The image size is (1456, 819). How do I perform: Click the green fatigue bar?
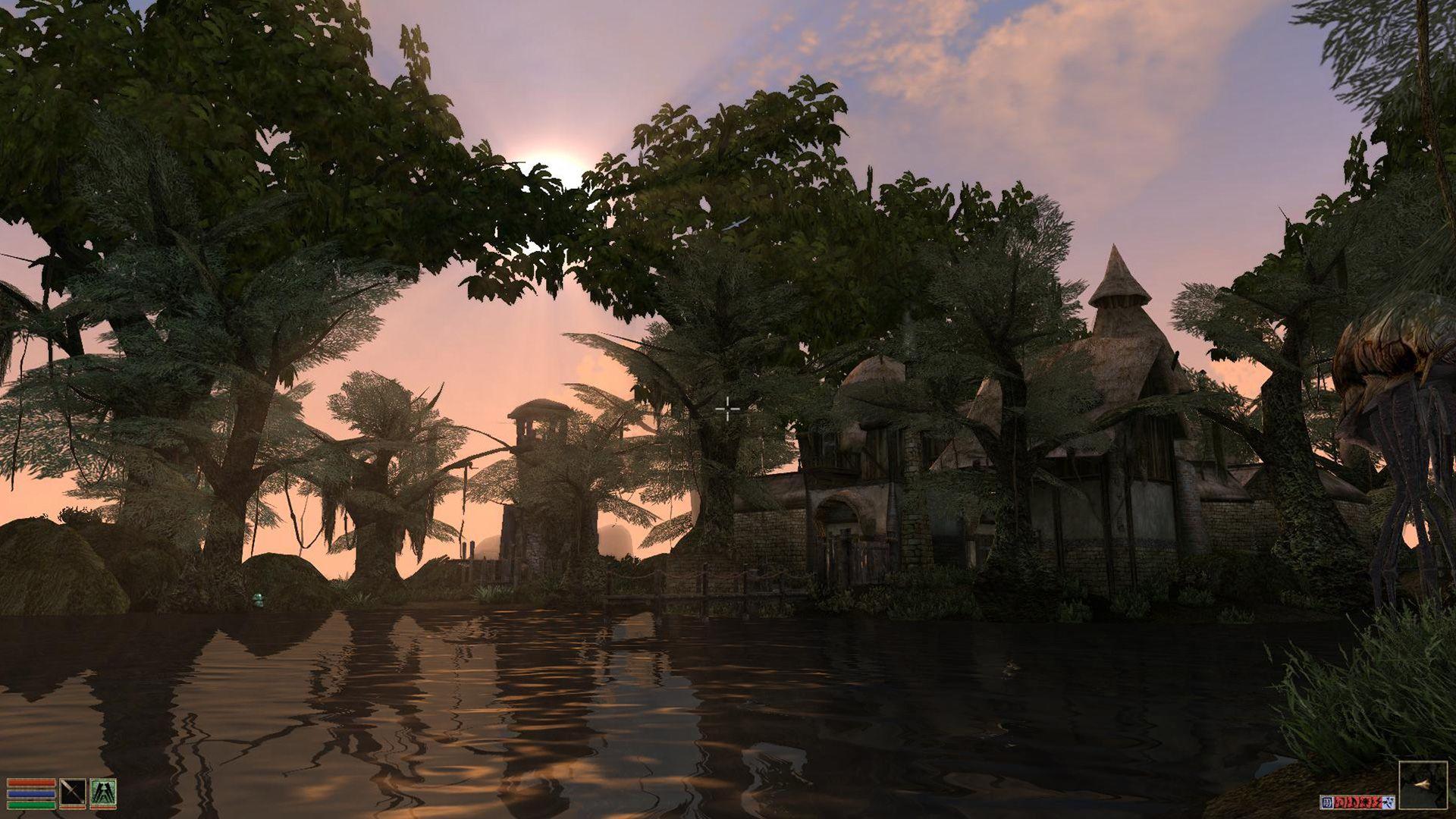pyautogui.click(x=30, y=806)
